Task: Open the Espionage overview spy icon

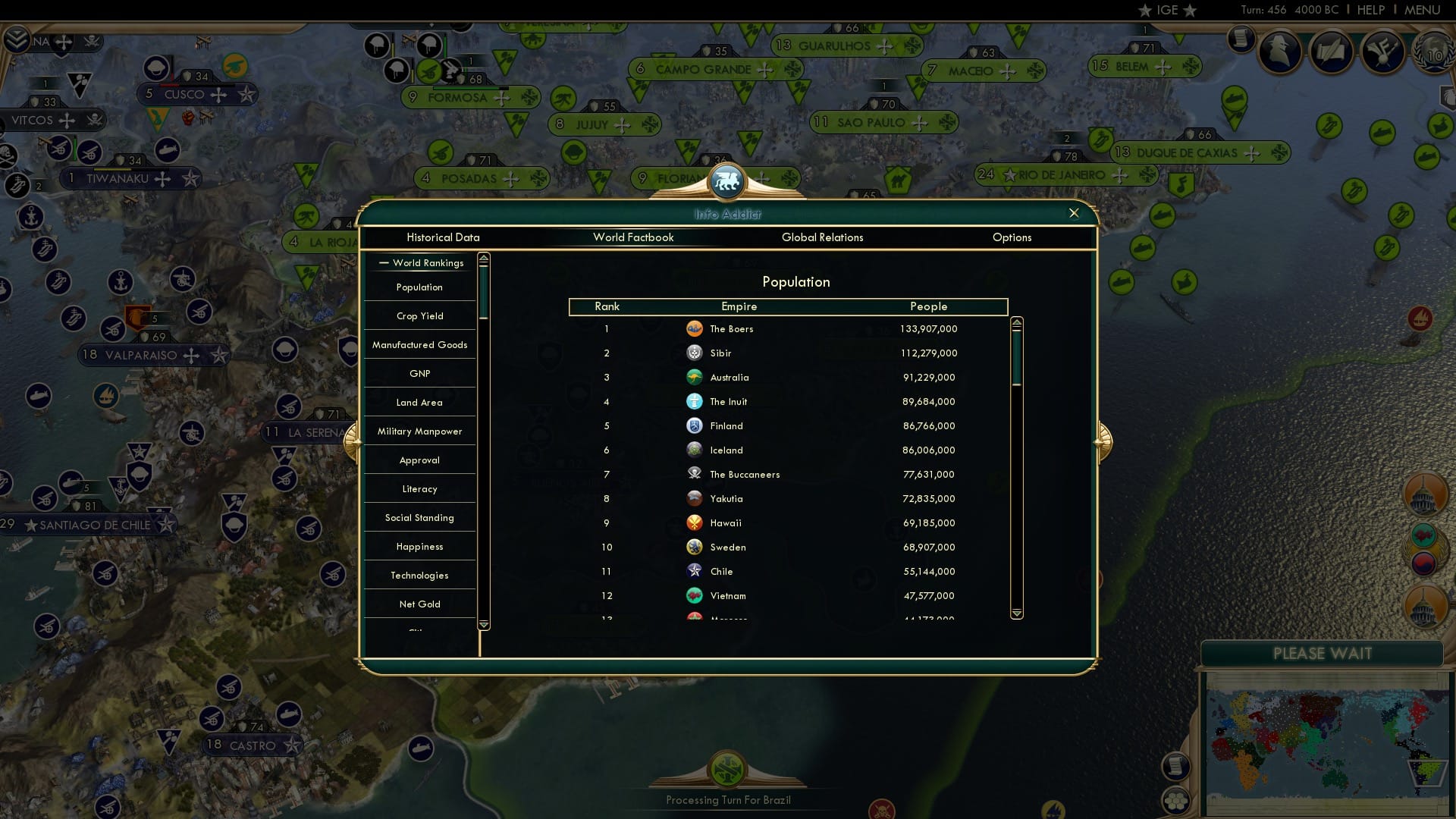Action: [1282, 52]
